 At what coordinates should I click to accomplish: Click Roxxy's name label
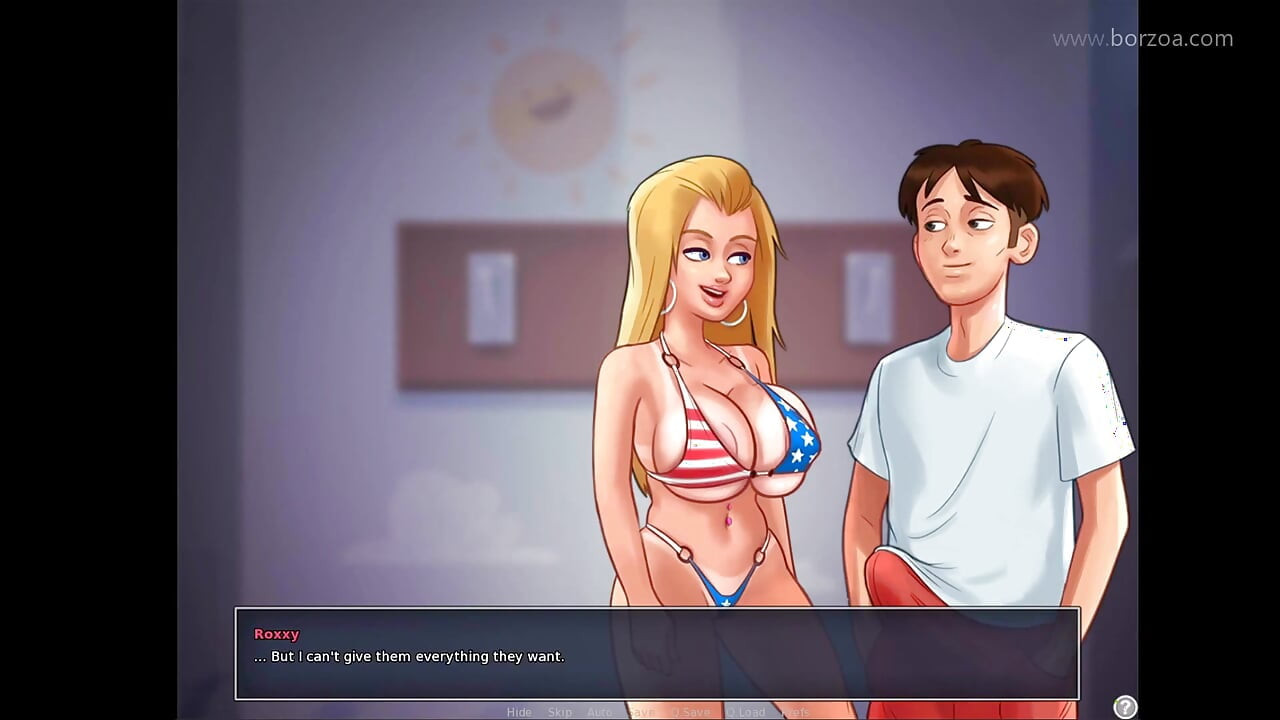(x=276, y=633)
